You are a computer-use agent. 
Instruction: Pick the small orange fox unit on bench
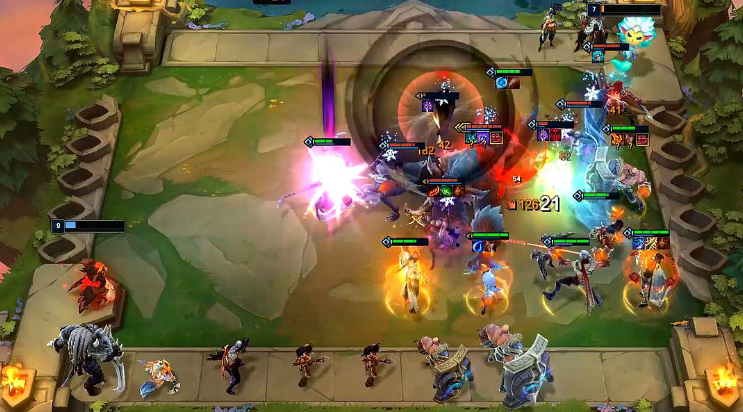tap(158, 375)
